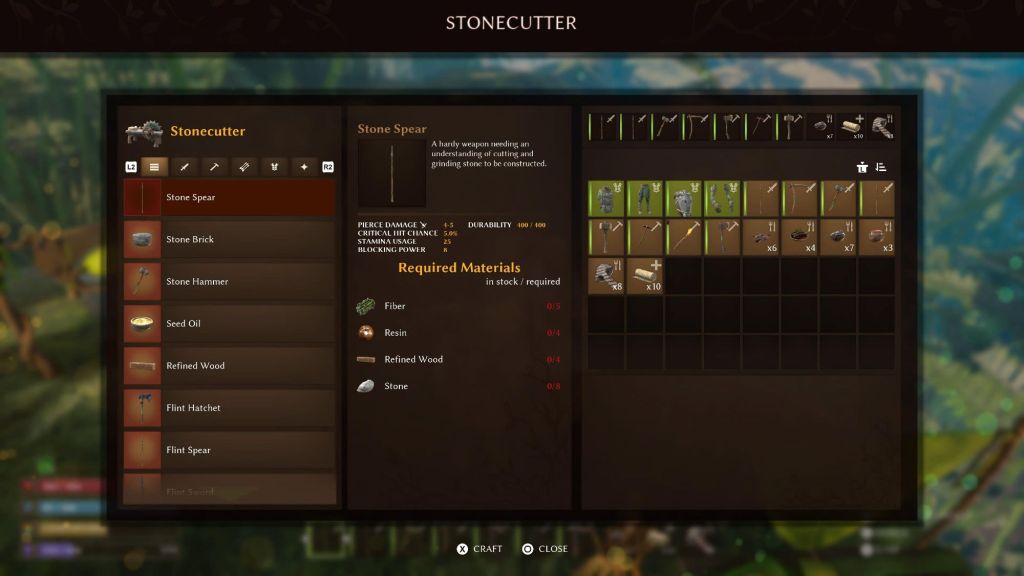This screenshot has height=576, width=1024.
Task: Switch to the all-recipes list tab
Action: (x=154, y=167)
